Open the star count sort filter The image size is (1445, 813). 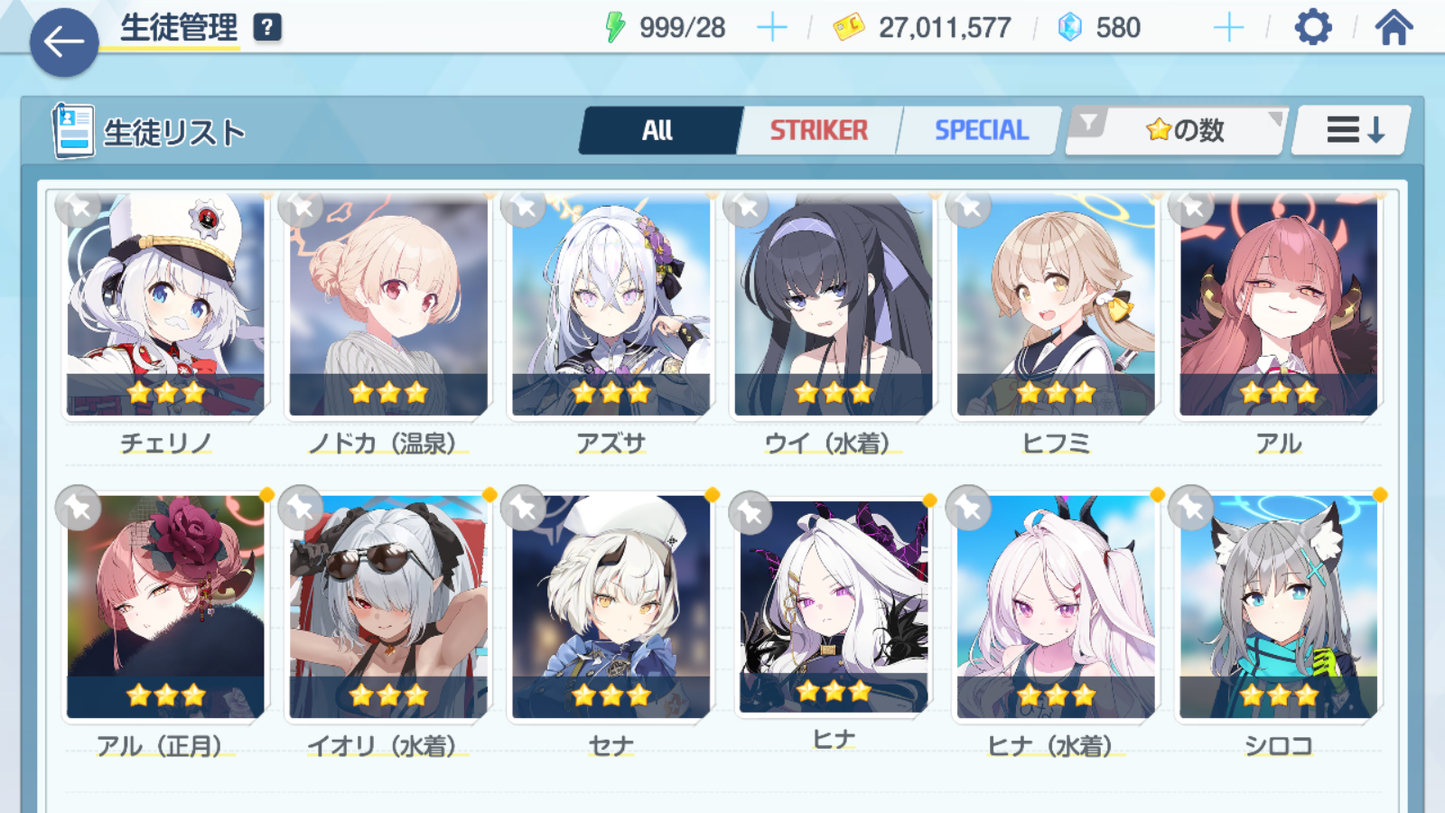1177,130
